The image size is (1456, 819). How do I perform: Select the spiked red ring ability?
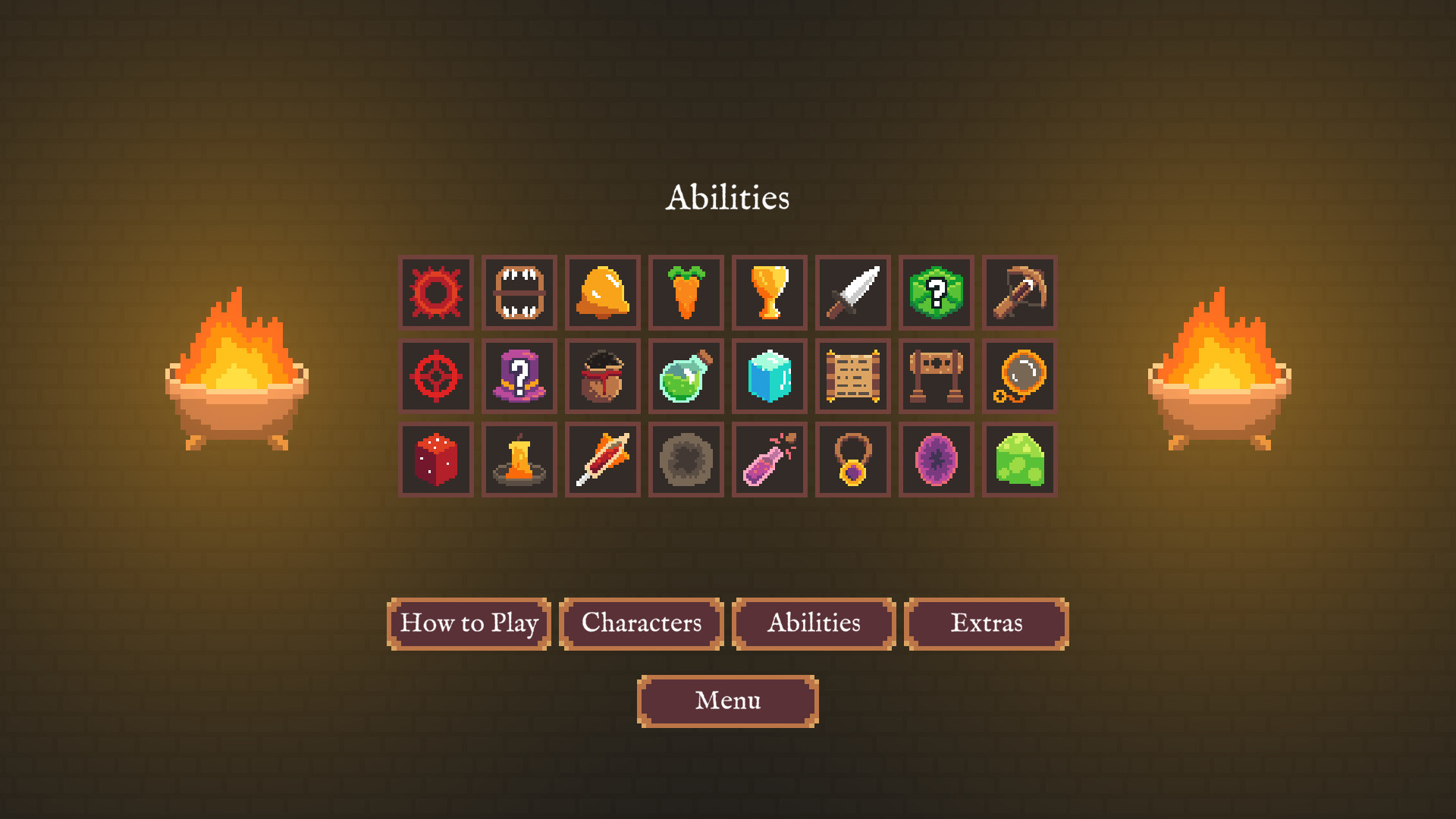point(436,293)
